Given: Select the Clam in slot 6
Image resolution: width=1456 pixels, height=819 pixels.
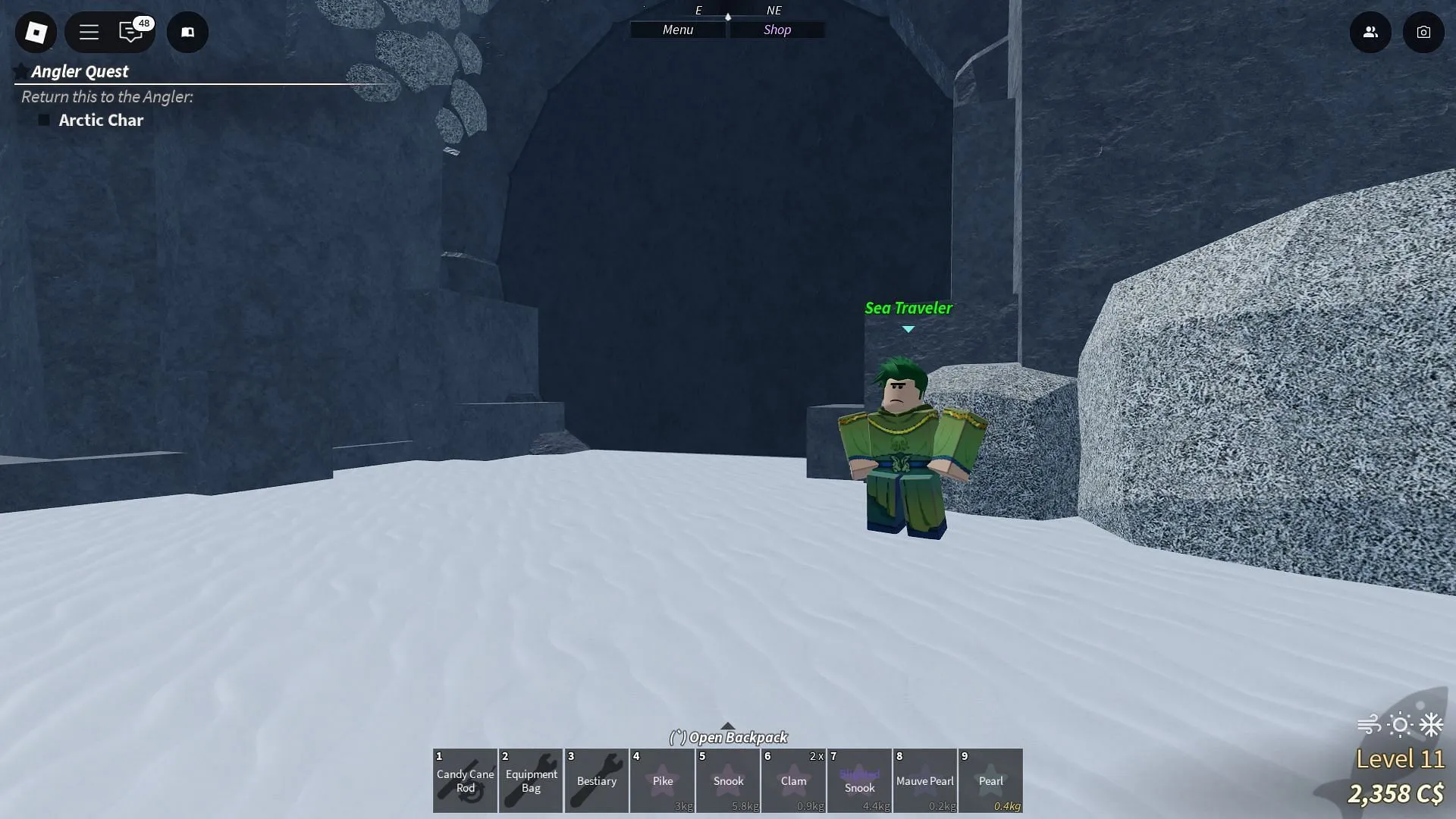Looking at the screenshot, I should pyautogui.click(x=793, y=780).
